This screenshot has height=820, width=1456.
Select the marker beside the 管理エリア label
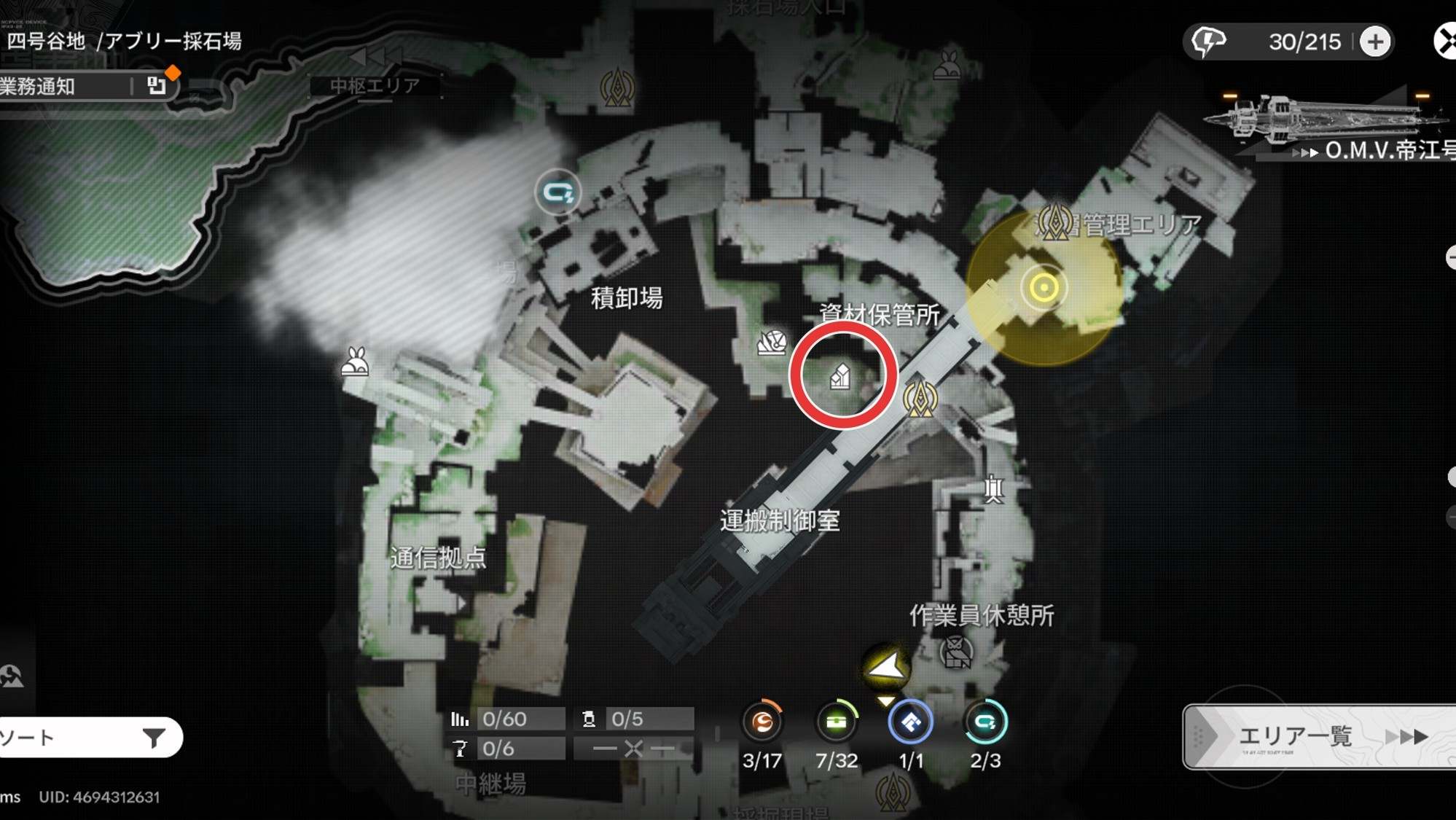click(1054, 222)
